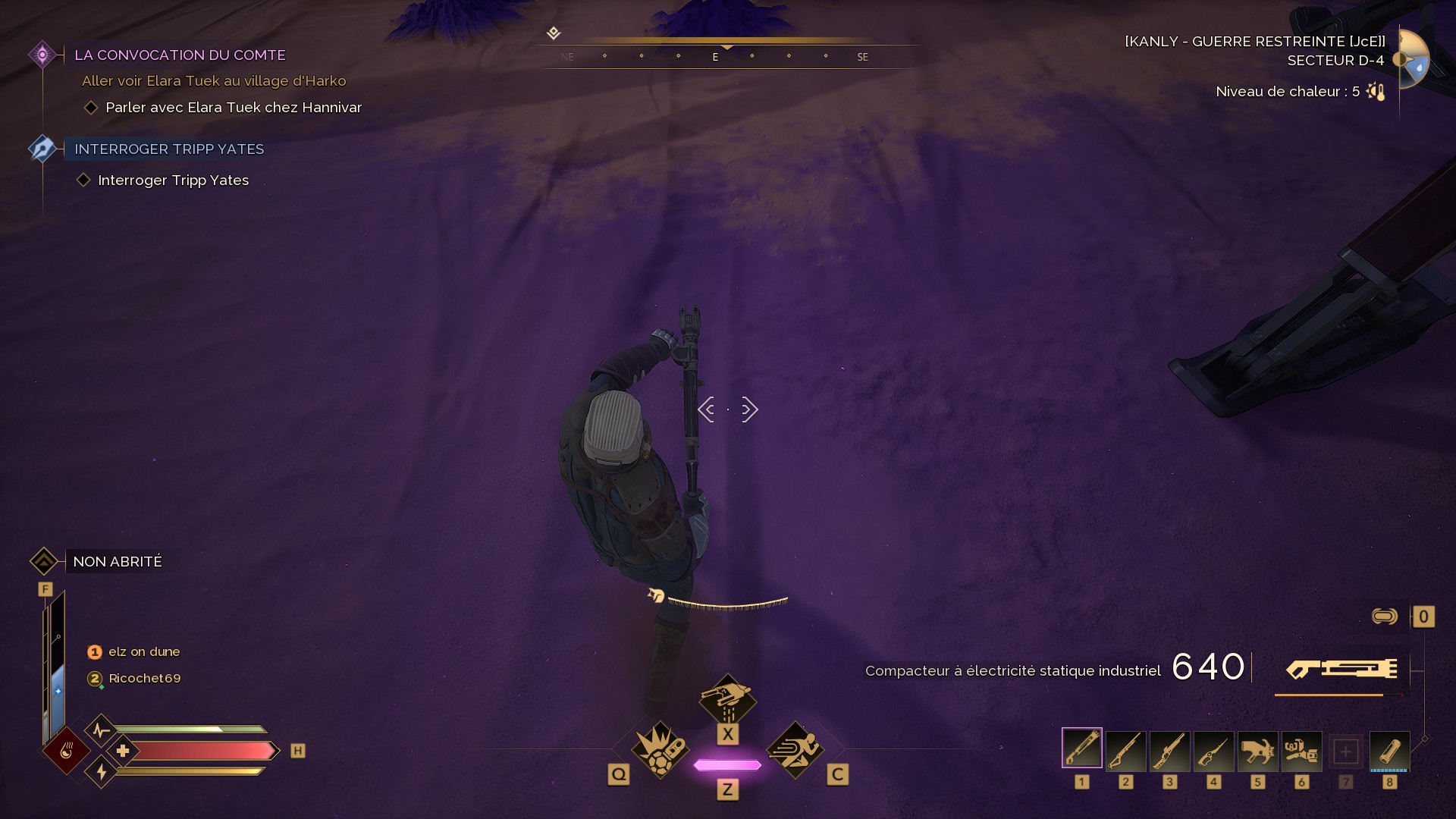The height and width of the screenshot is (819, 1456).
Task: Use the sprinting figure dash ability
Action: 795,749
